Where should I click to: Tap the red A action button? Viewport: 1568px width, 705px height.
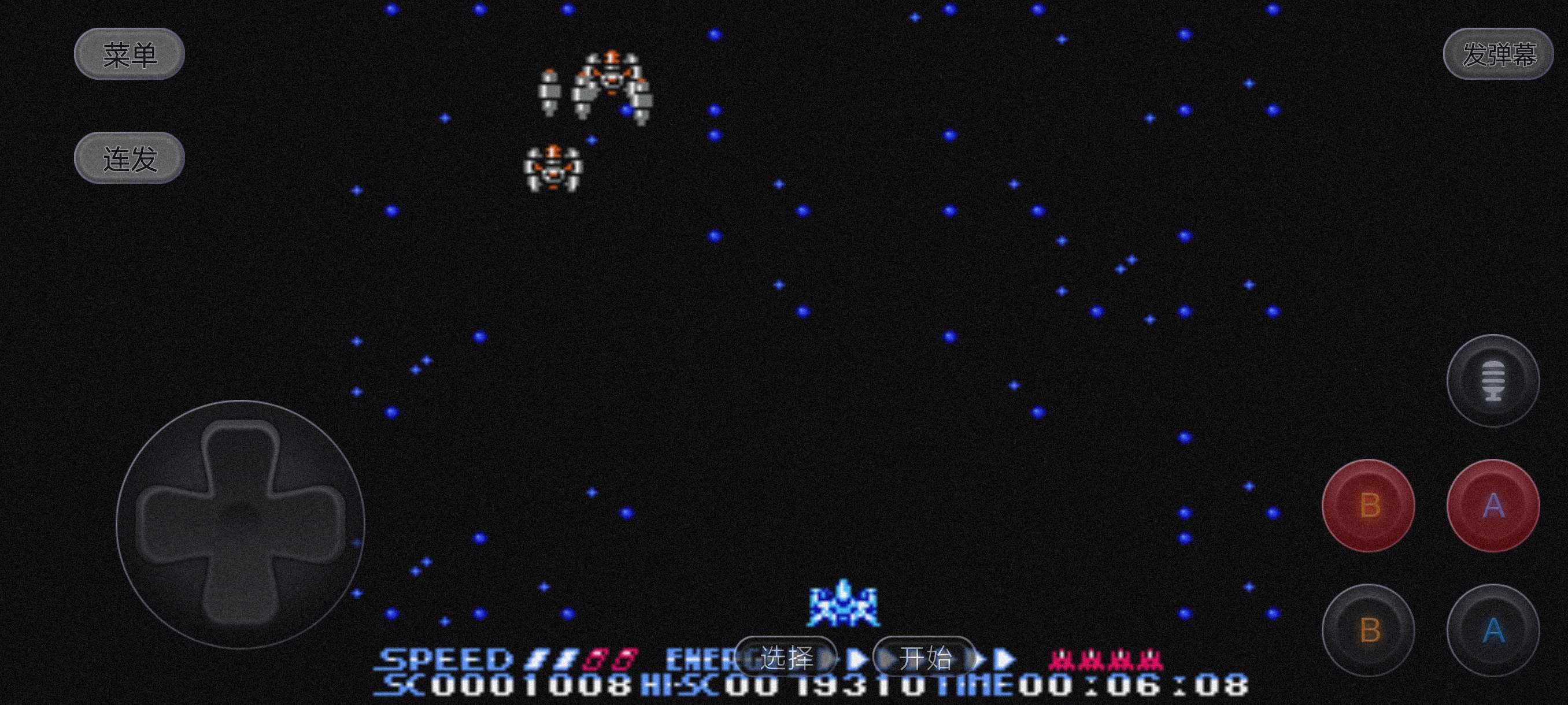coord(1492,506)
